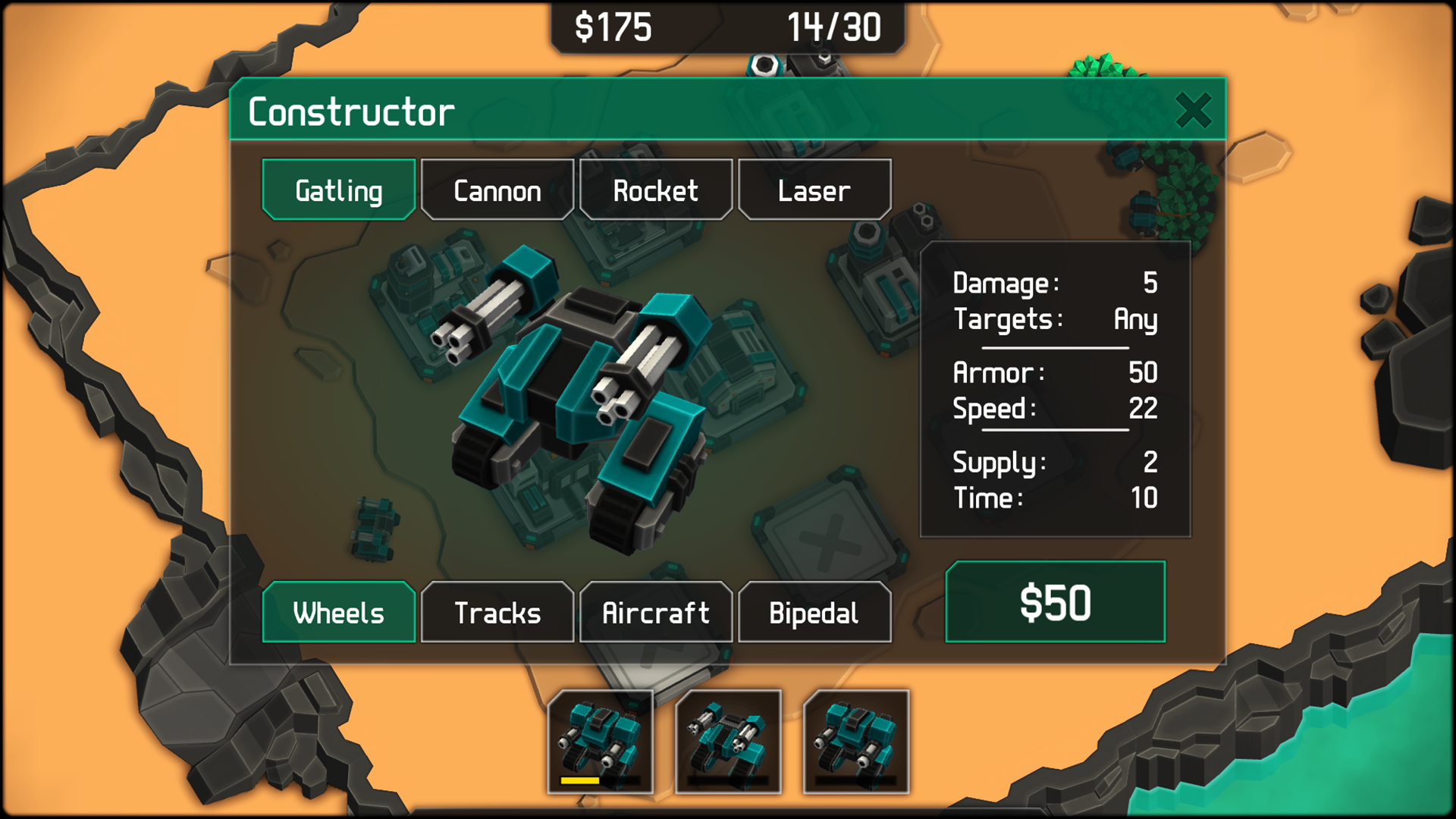This screenshot has height=819, width=1456.
Task: Switch to the Cannon weapon tab
Action: [497, 190]
